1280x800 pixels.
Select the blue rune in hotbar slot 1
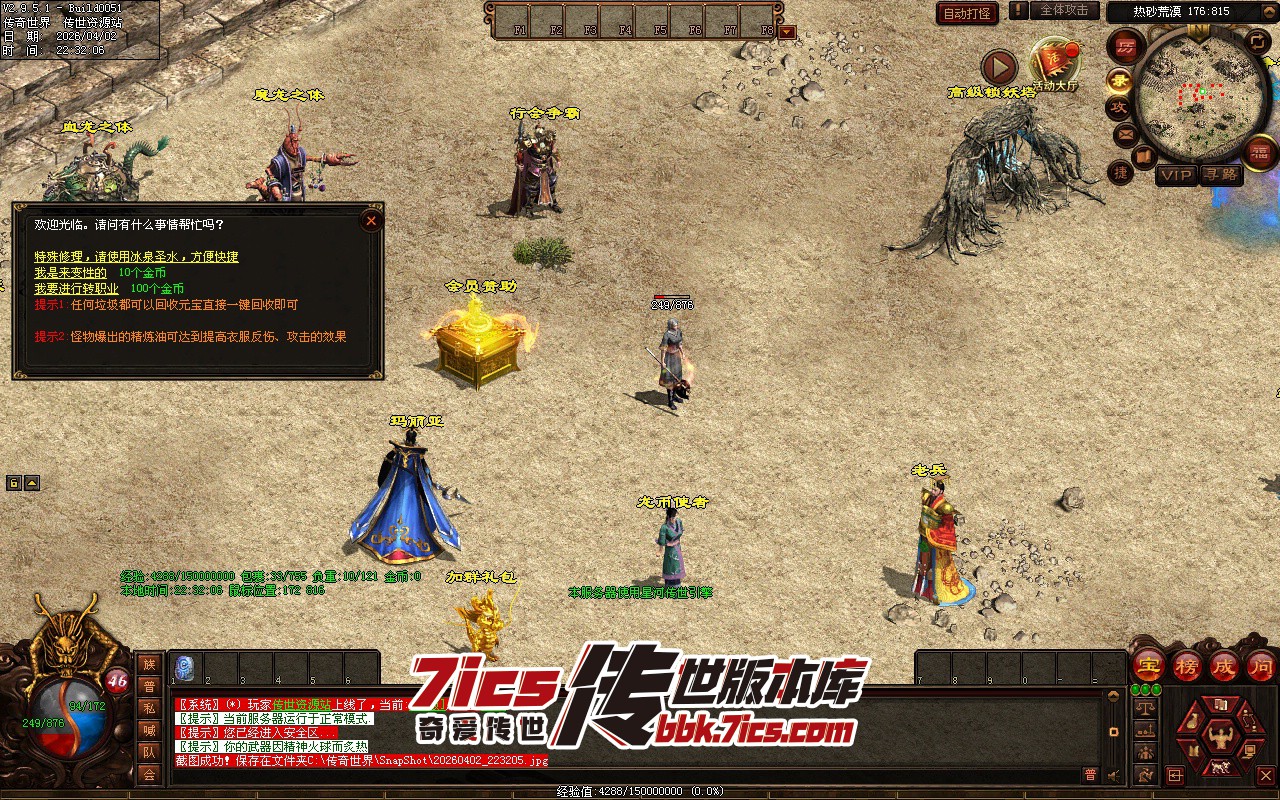pos(184,667)
